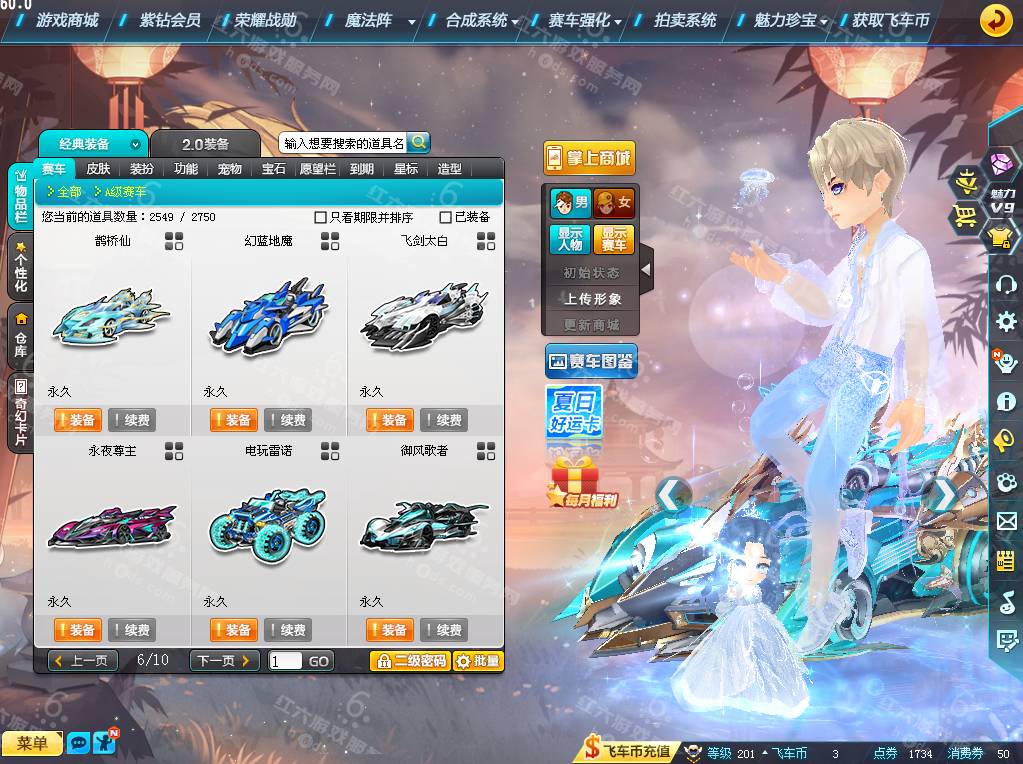Viewport: 1023px width, 764px height.
Task: Open the 赛车图鉴 car gallery
Action: tap(591, 361)
